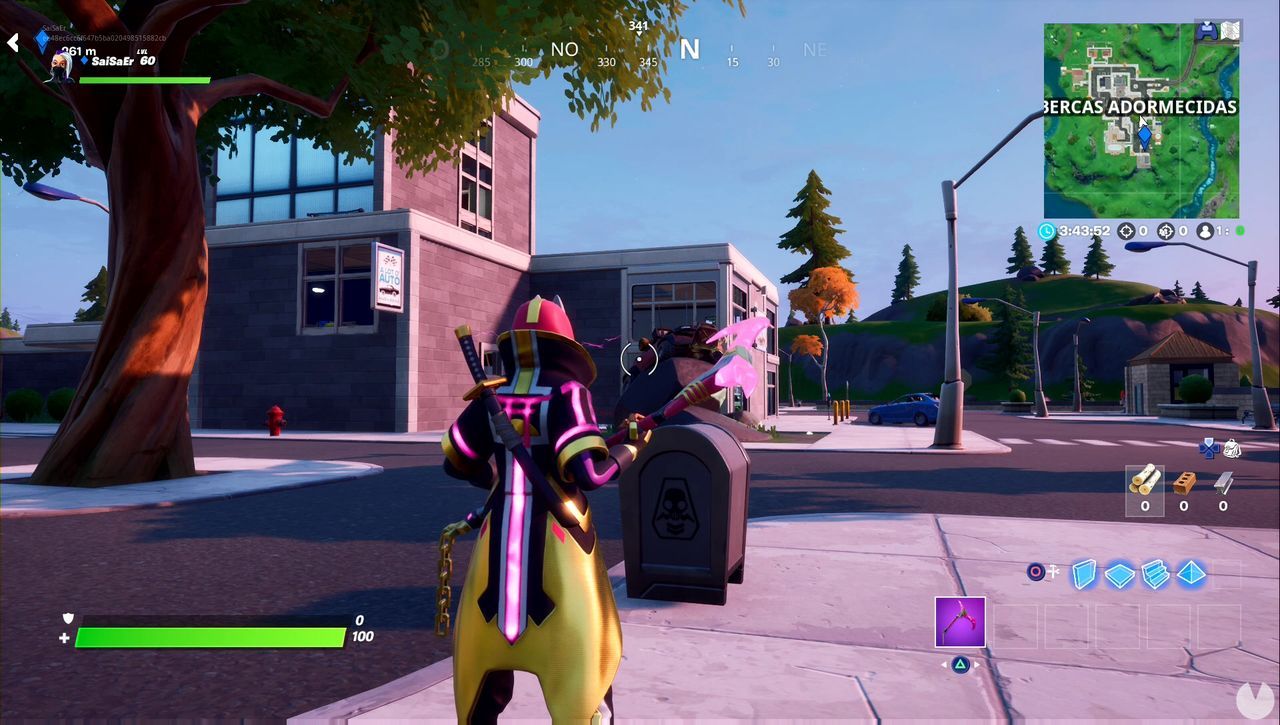Select the pickaxe slot in the hotbar
1280x725 pixels.
[x=962, y=622]
